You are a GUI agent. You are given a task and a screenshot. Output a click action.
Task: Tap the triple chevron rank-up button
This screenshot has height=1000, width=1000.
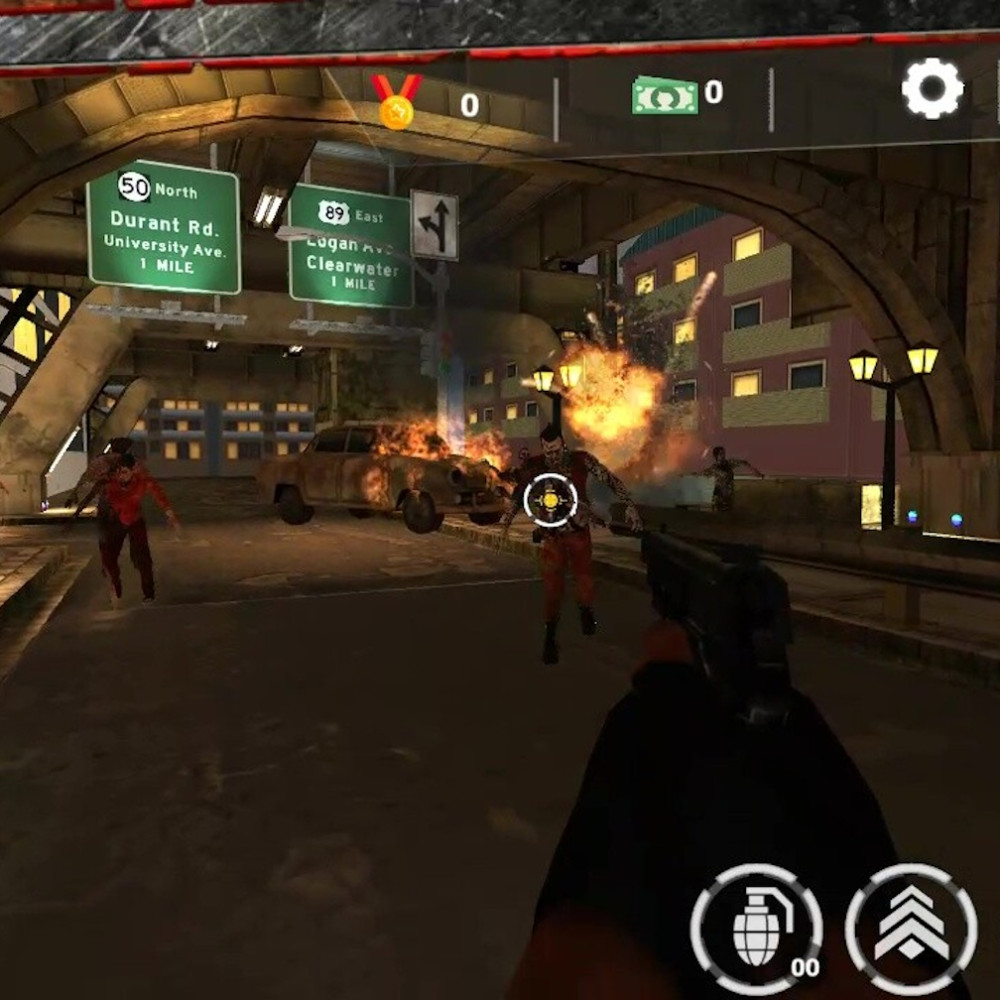click(x=911, y=928)
